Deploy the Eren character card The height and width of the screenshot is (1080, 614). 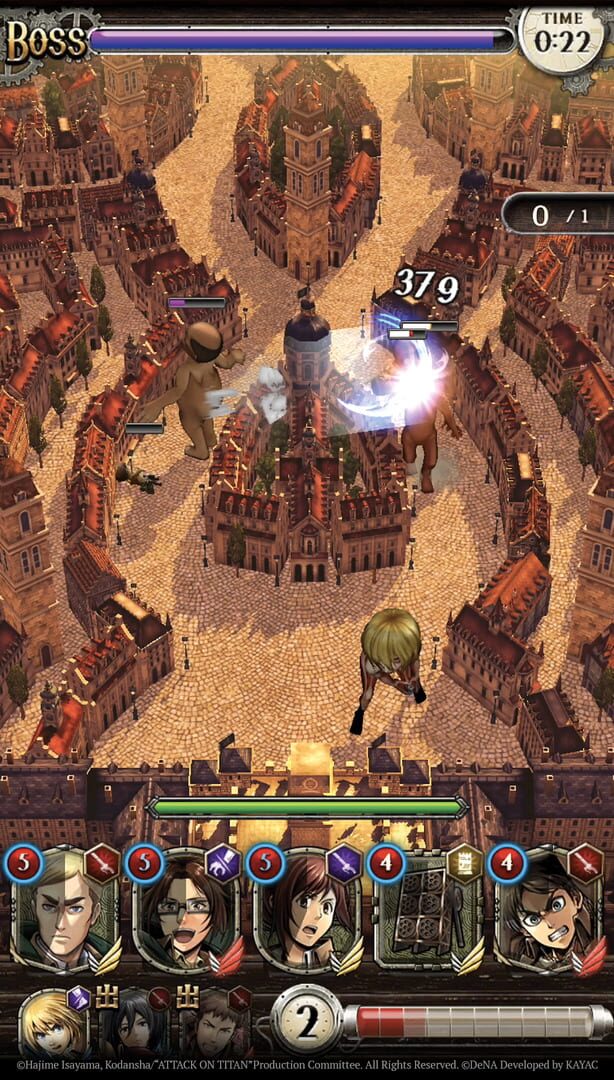click(x=548, y=912)
